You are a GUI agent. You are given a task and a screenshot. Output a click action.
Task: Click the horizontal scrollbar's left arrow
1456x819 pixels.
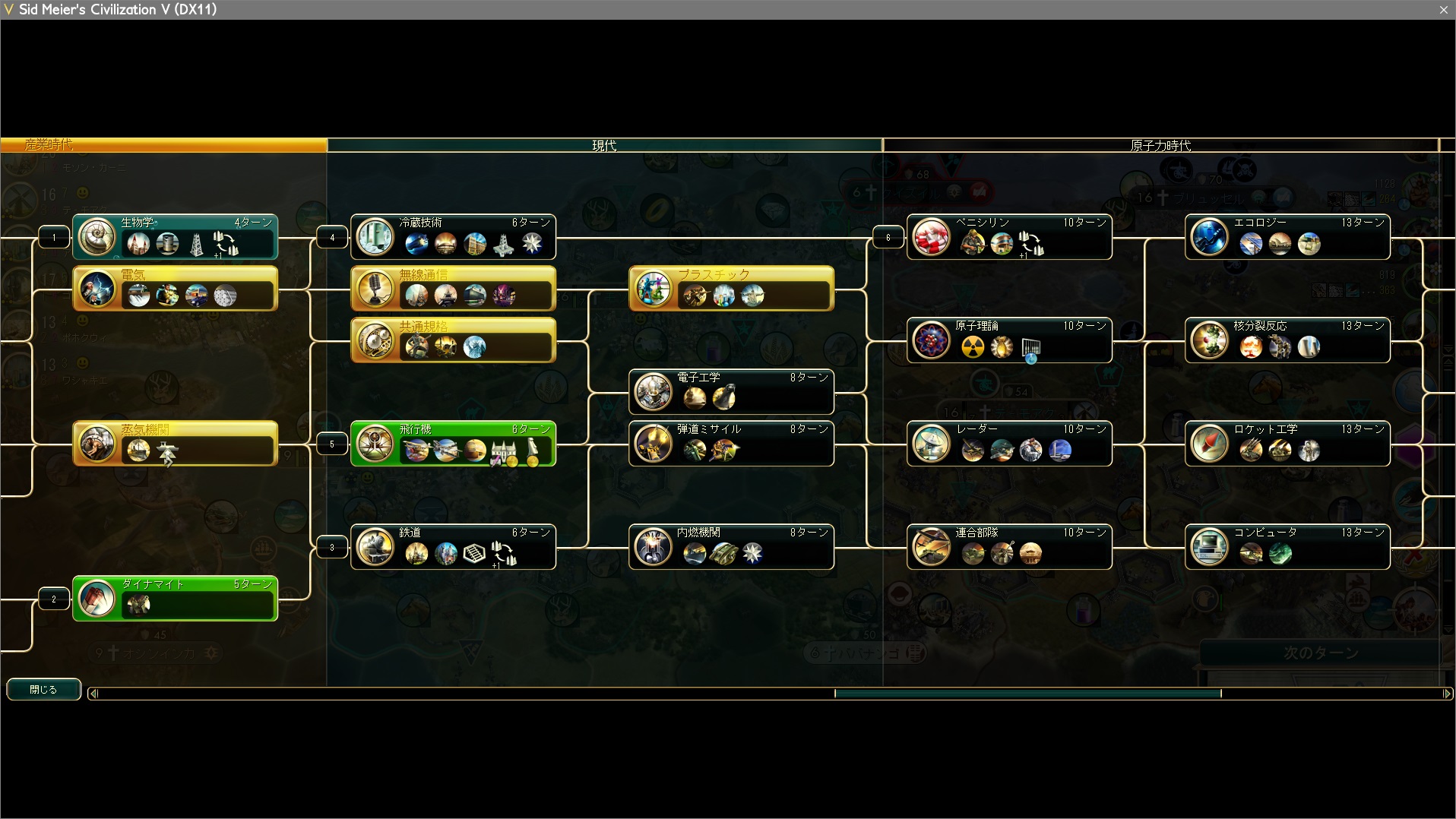tap(93, 693)
